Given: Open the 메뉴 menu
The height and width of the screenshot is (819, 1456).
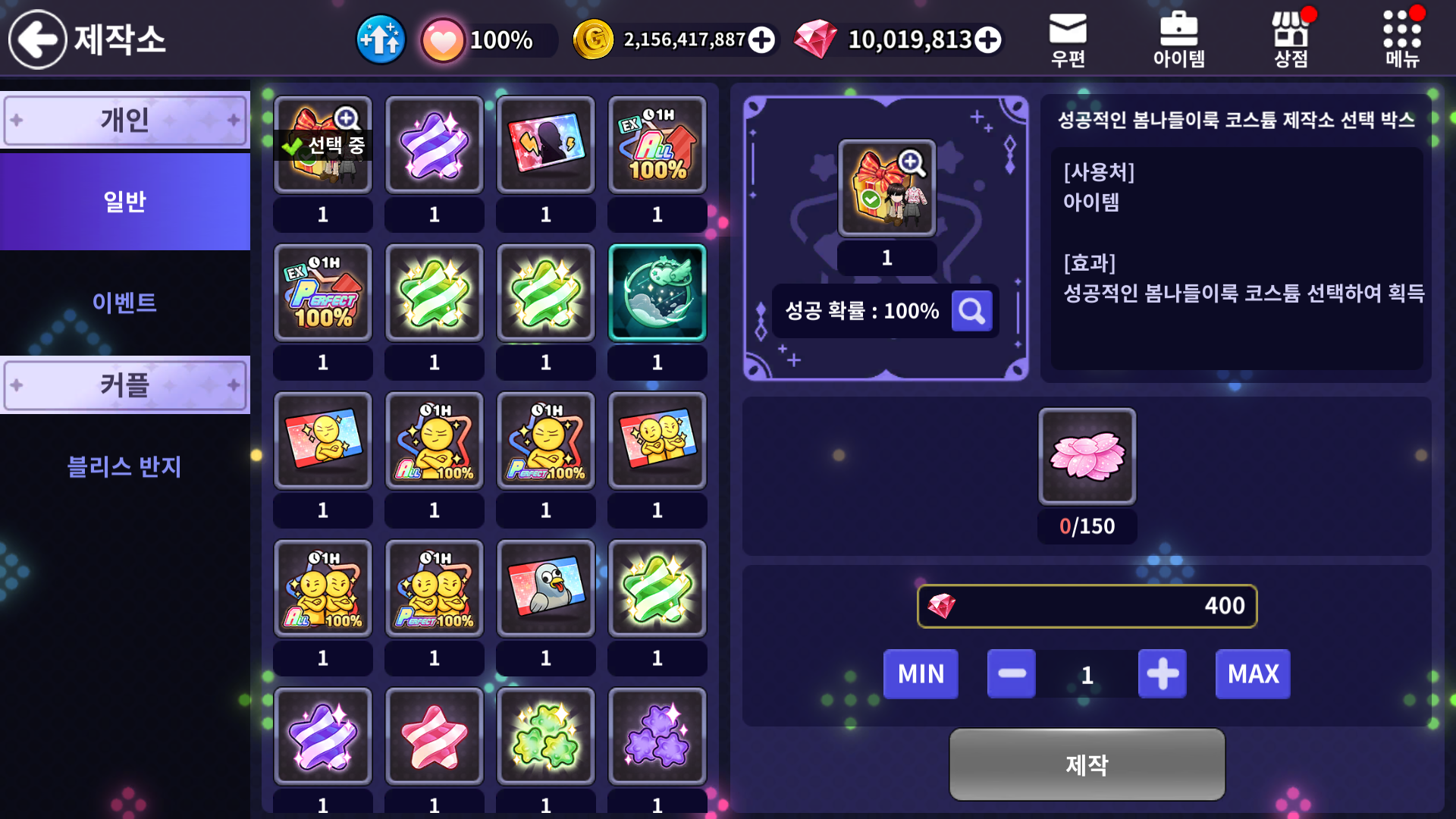Looking at the screenshot, I should (1402, 39).
